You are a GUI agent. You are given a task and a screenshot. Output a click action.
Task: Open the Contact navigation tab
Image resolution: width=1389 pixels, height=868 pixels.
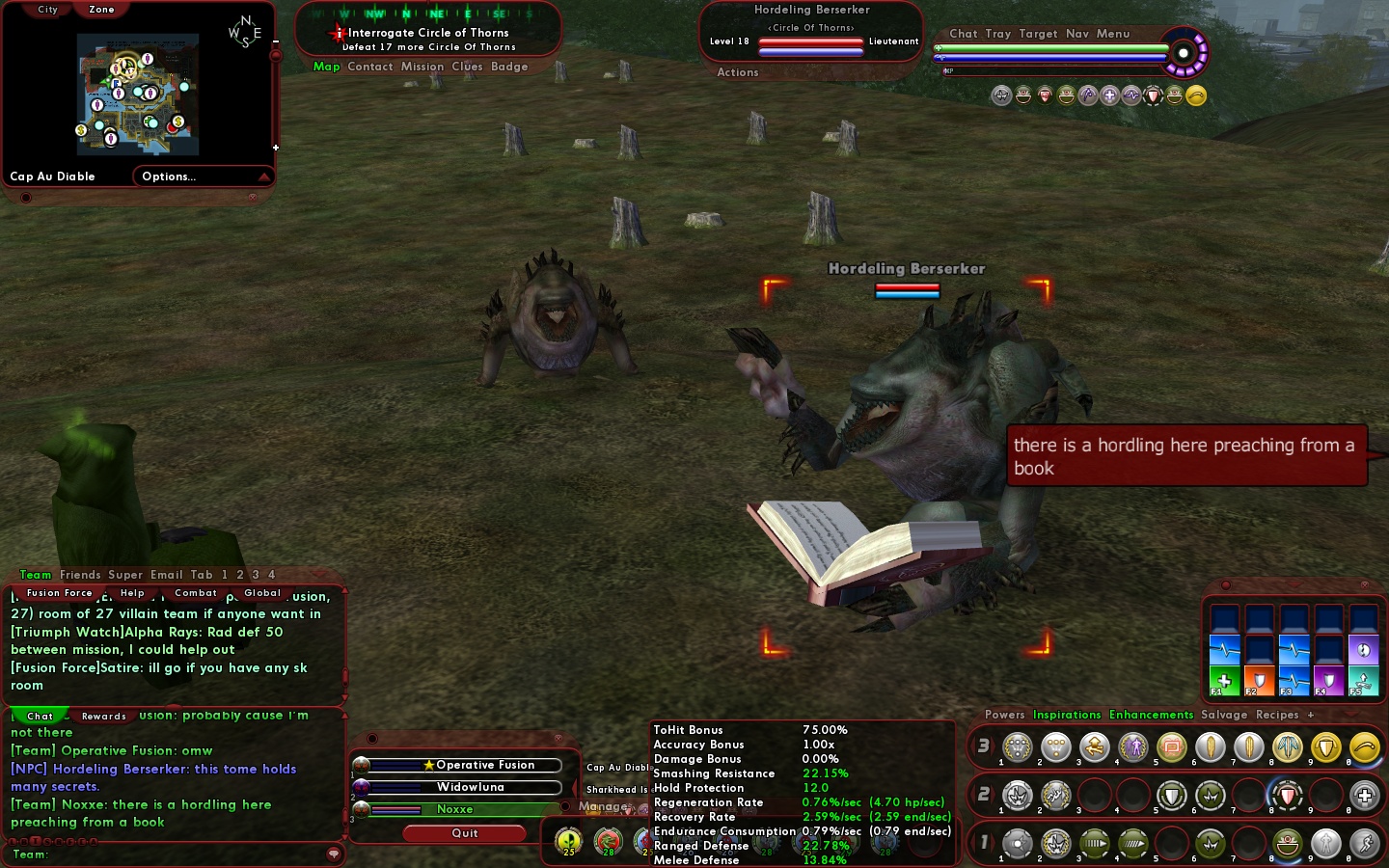369,67
